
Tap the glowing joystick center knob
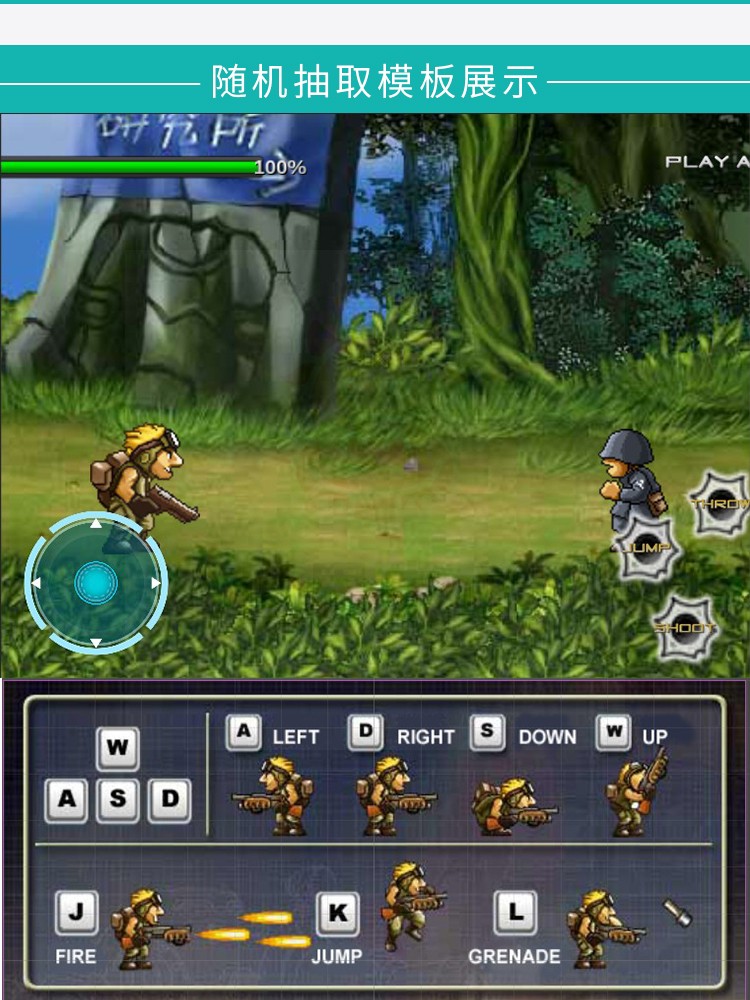coord(96,582)
